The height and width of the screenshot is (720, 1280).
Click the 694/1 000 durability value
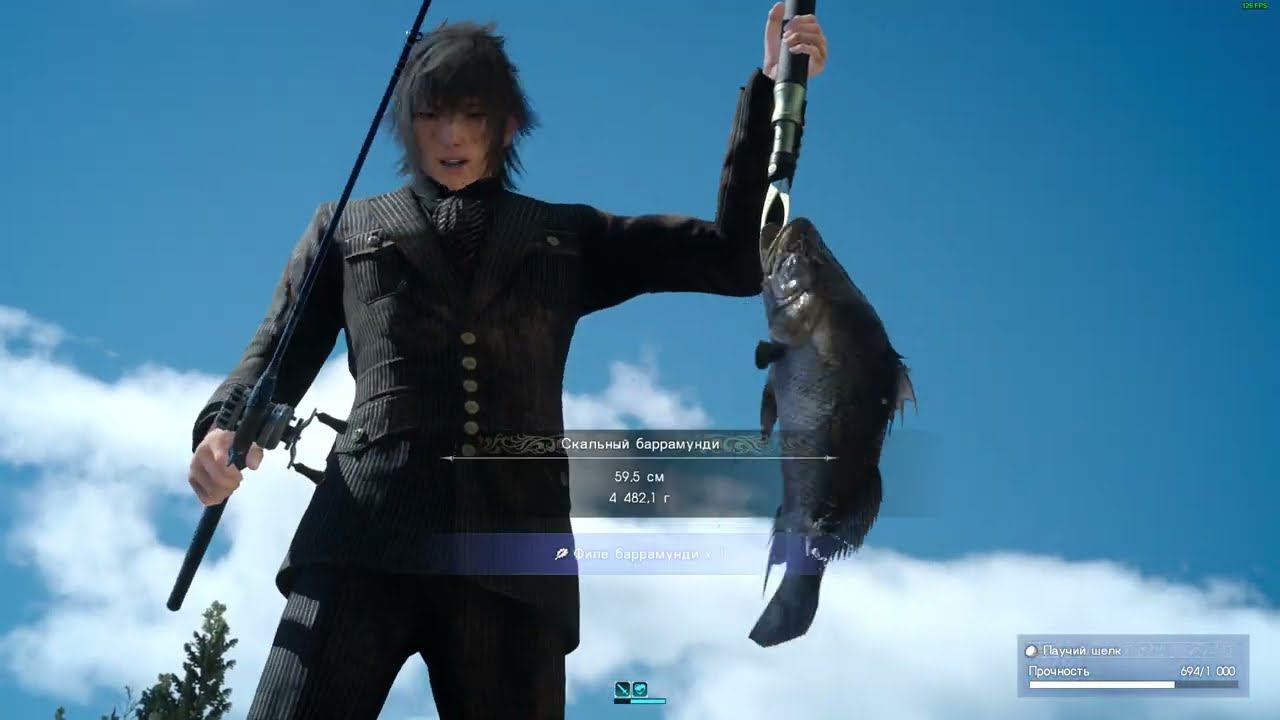(x=1207, y=670)
